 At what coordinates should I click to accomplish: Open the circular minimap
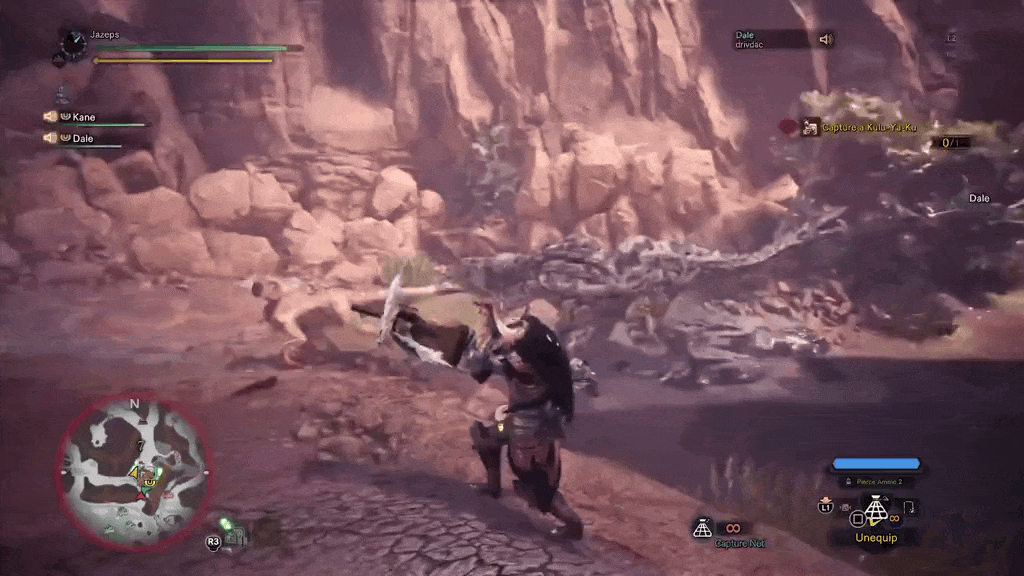pyautogui.click(x=135, y=472)
